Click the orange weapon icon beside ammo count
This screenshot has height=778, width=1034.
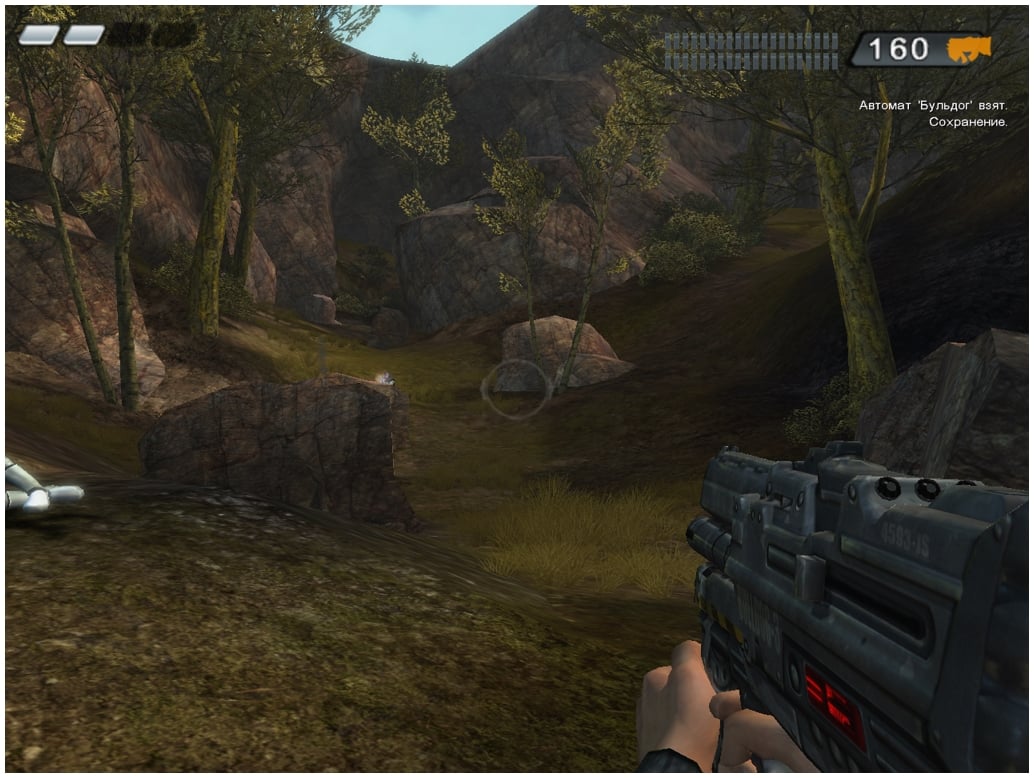tap(968, 48)
